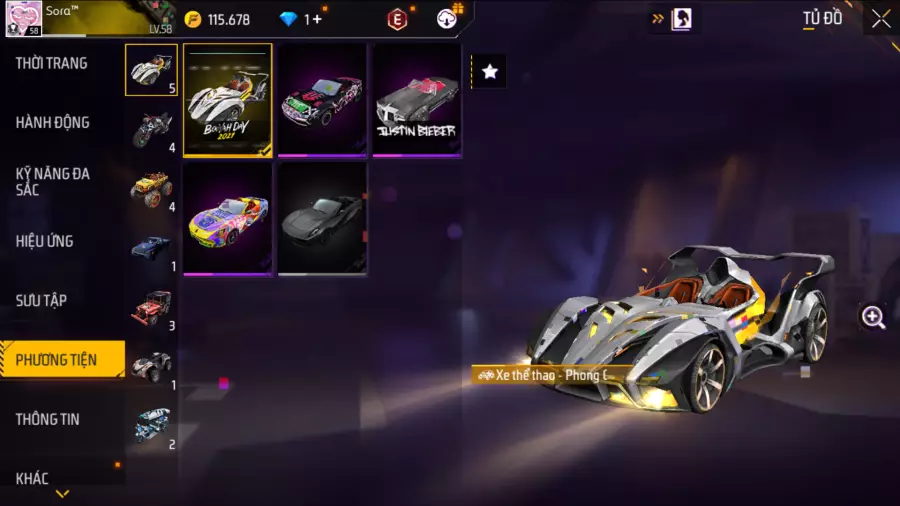Screen dimensions: 900x506
Task: Open the diamond top-up balance
Action: [x=302, y=19]
